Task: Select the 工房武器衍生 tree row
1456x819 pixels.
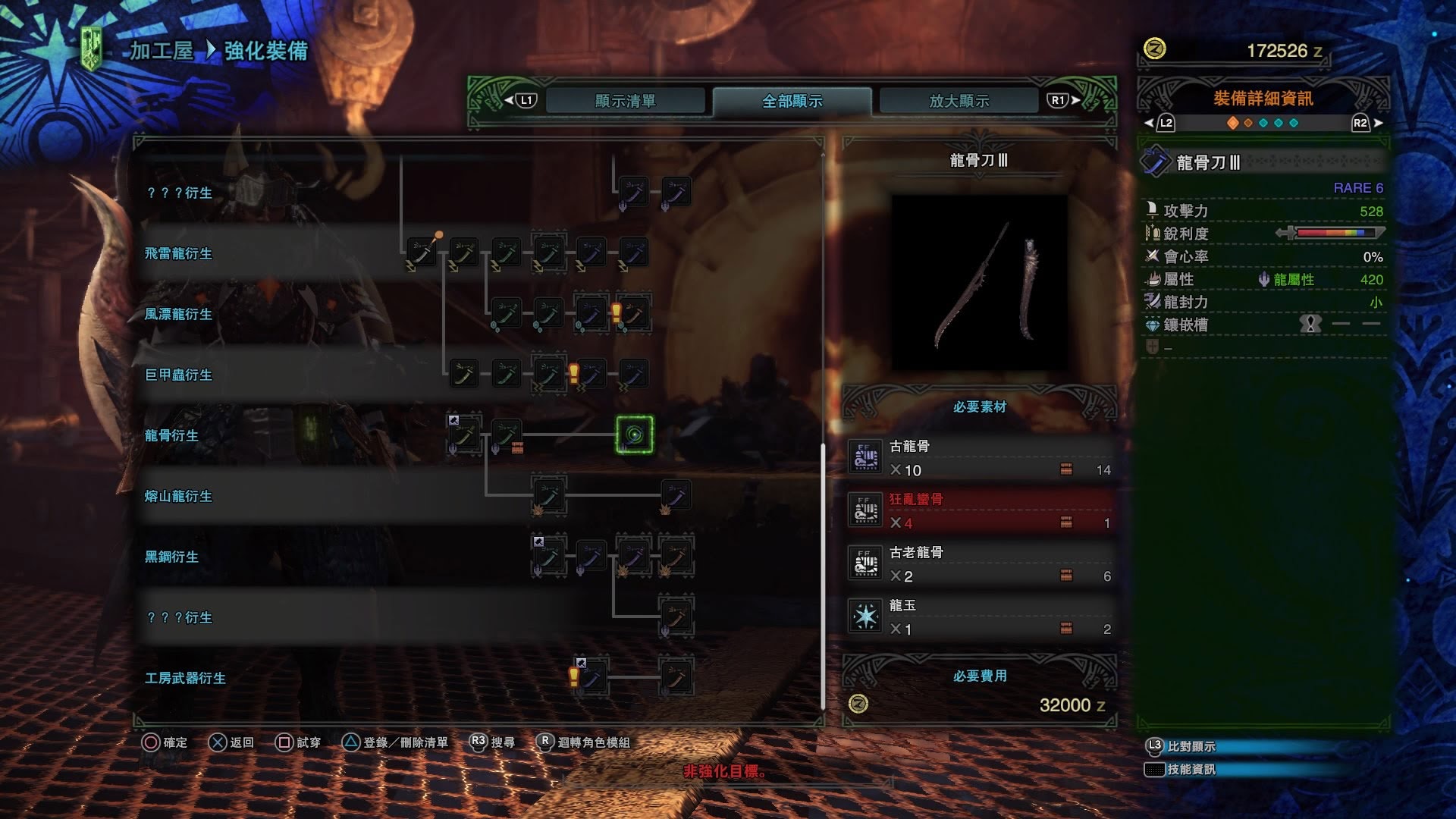Action: [x=185, y=678]
